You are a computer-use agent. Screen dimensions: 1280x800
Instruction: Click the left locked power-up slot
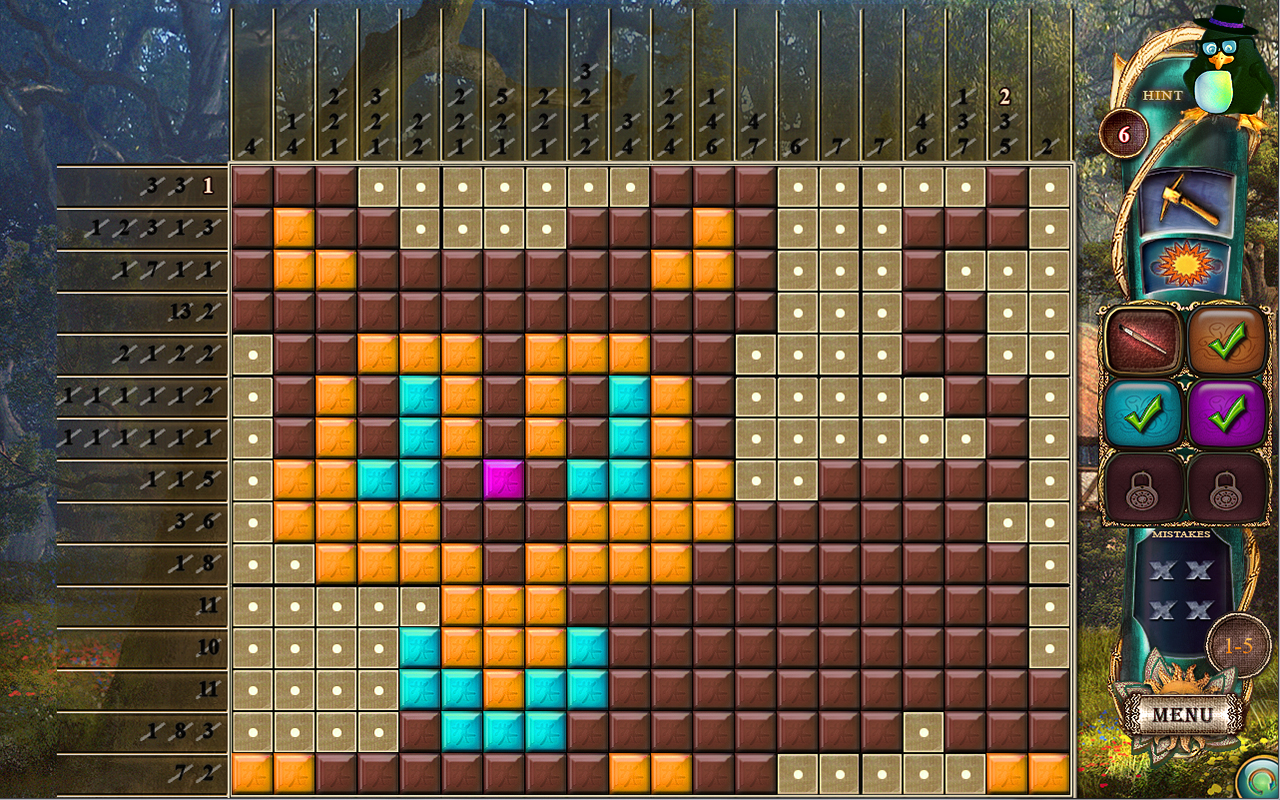[x=1143, y=488]
